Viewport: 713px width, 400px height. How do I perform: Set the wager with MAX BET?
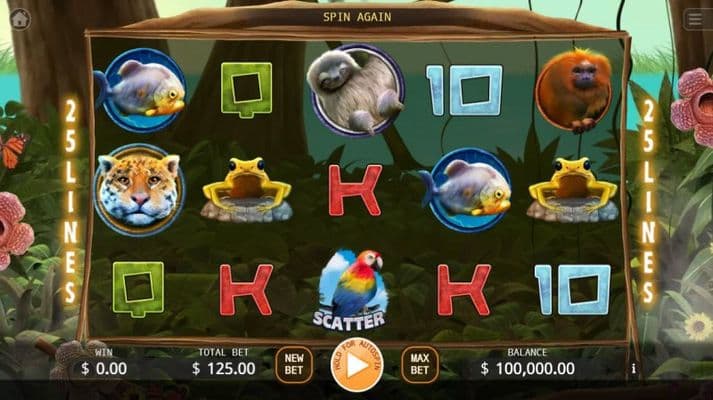click(x=419, y=365)
